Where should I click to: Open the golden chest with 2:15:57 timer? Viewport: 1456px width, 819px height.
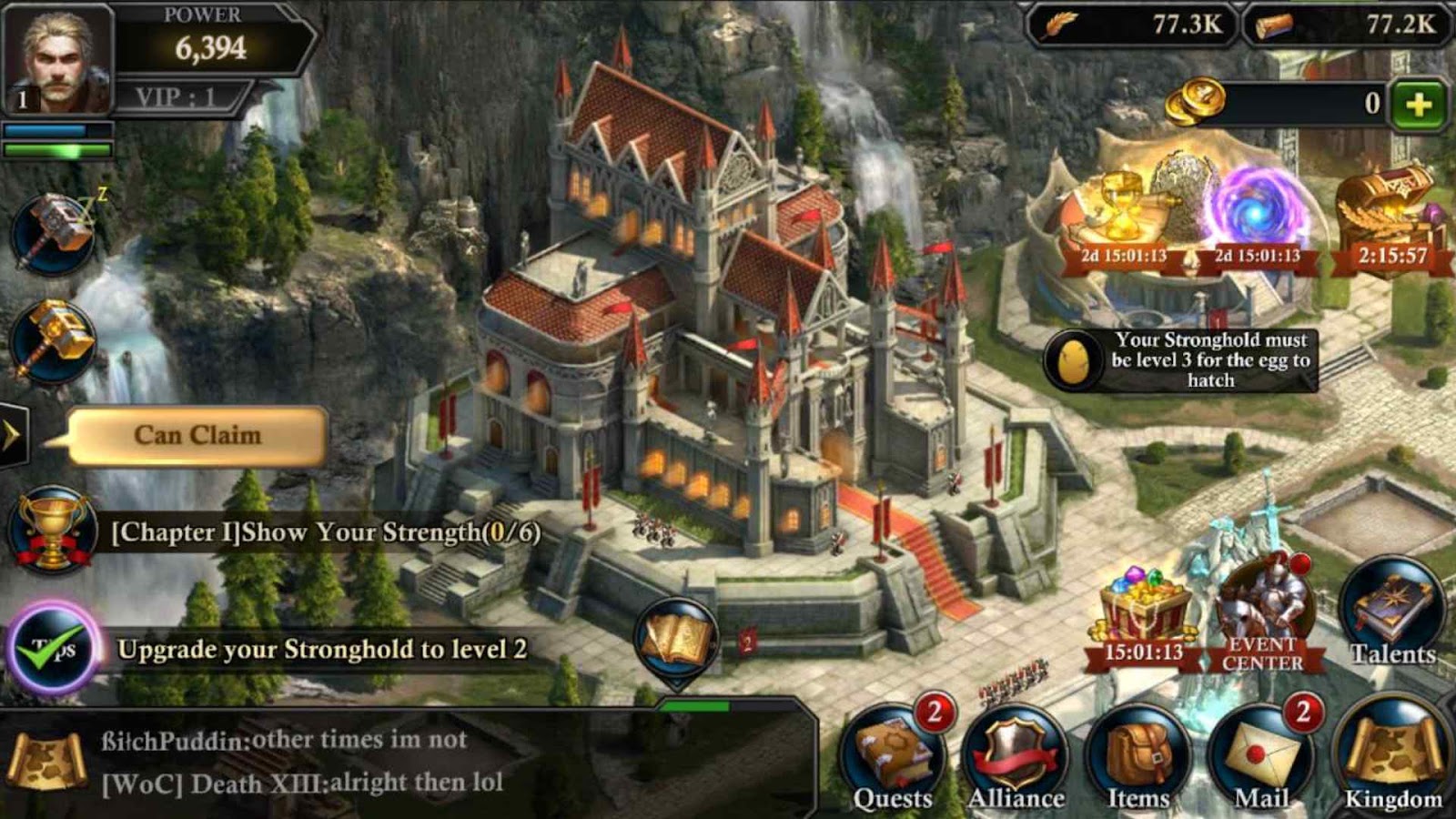pyautogui.click(x=1390, y=218)
